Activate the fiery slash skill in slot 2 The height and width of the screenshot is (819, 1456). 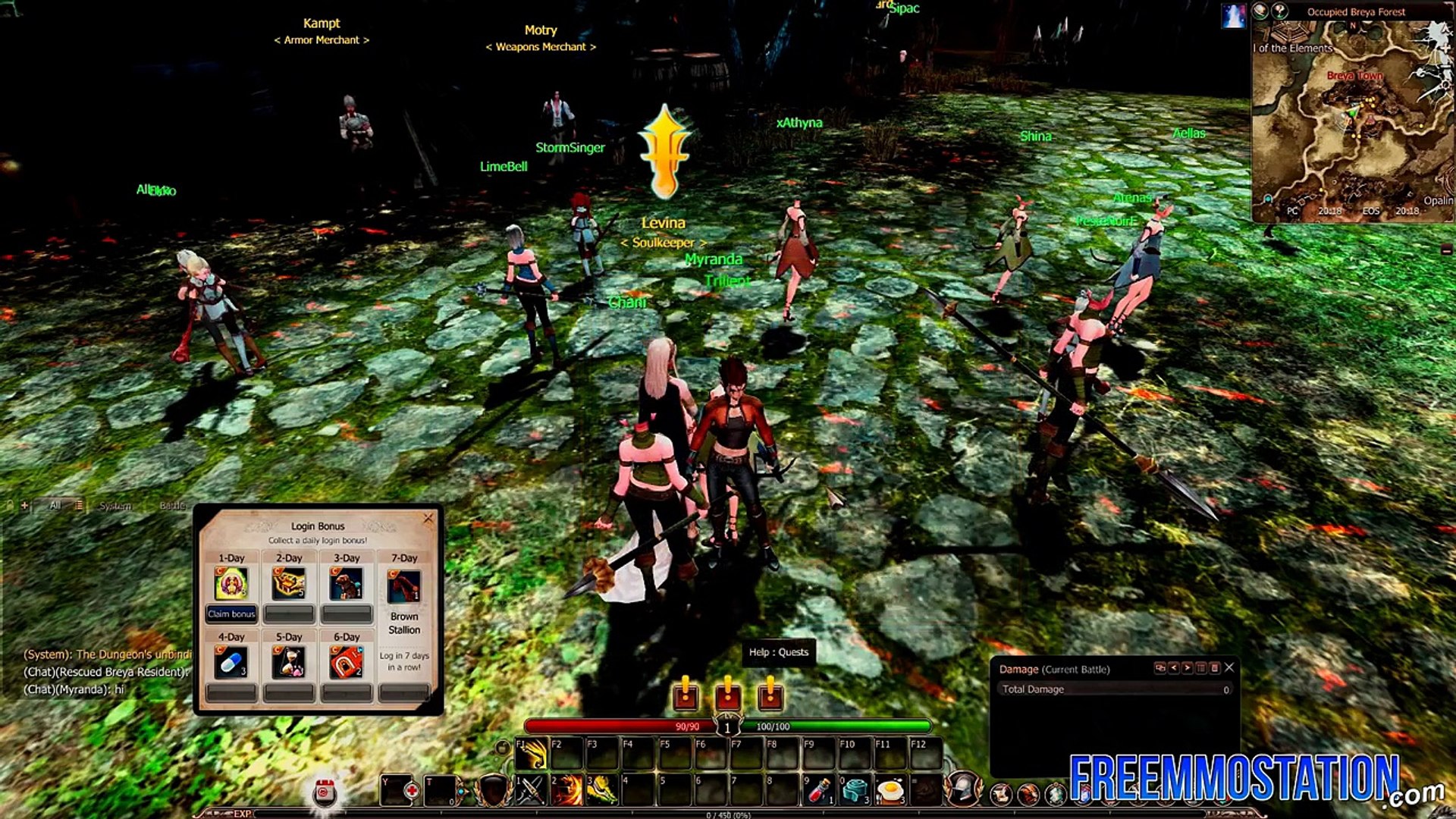pos(566,790)
